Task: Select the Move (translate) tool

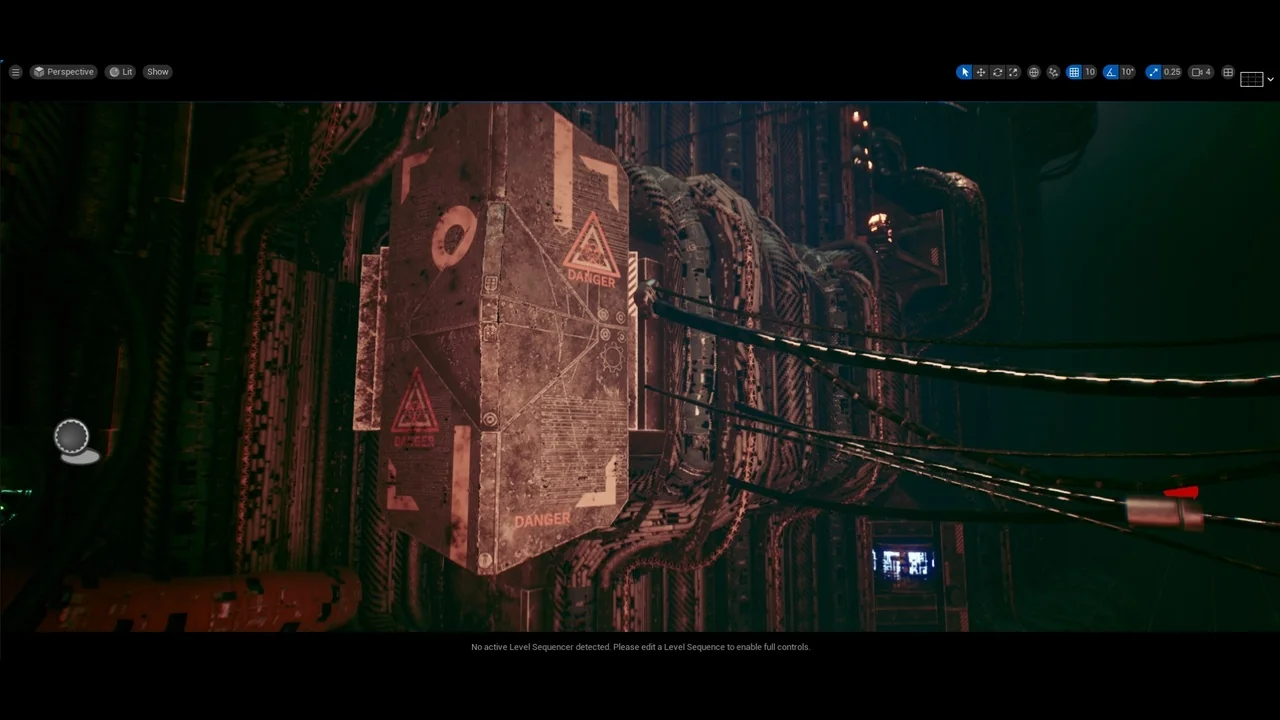Action: (x=981, y=71)
